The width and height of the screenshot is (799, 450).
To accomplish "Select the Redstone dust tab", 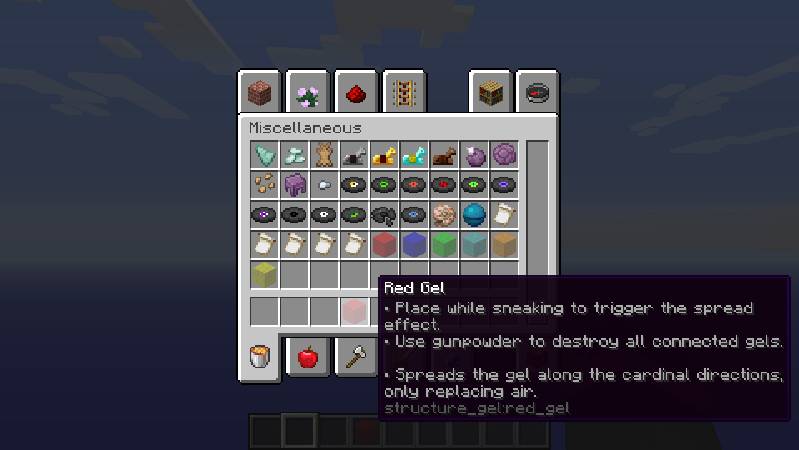I will [356, 93].
